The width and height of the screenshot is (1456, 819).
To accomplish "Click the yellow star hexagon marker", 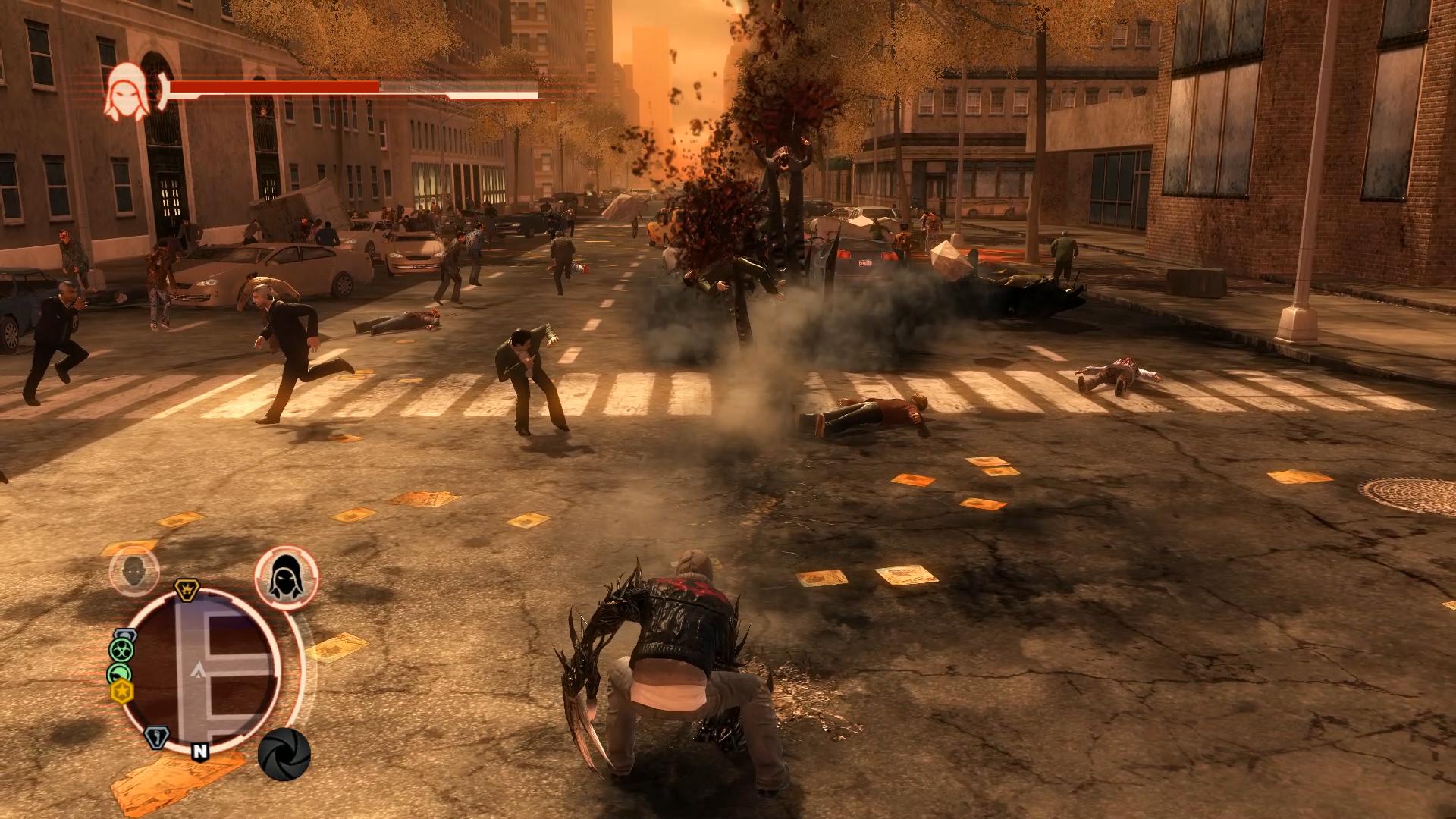I will point(121,692).
